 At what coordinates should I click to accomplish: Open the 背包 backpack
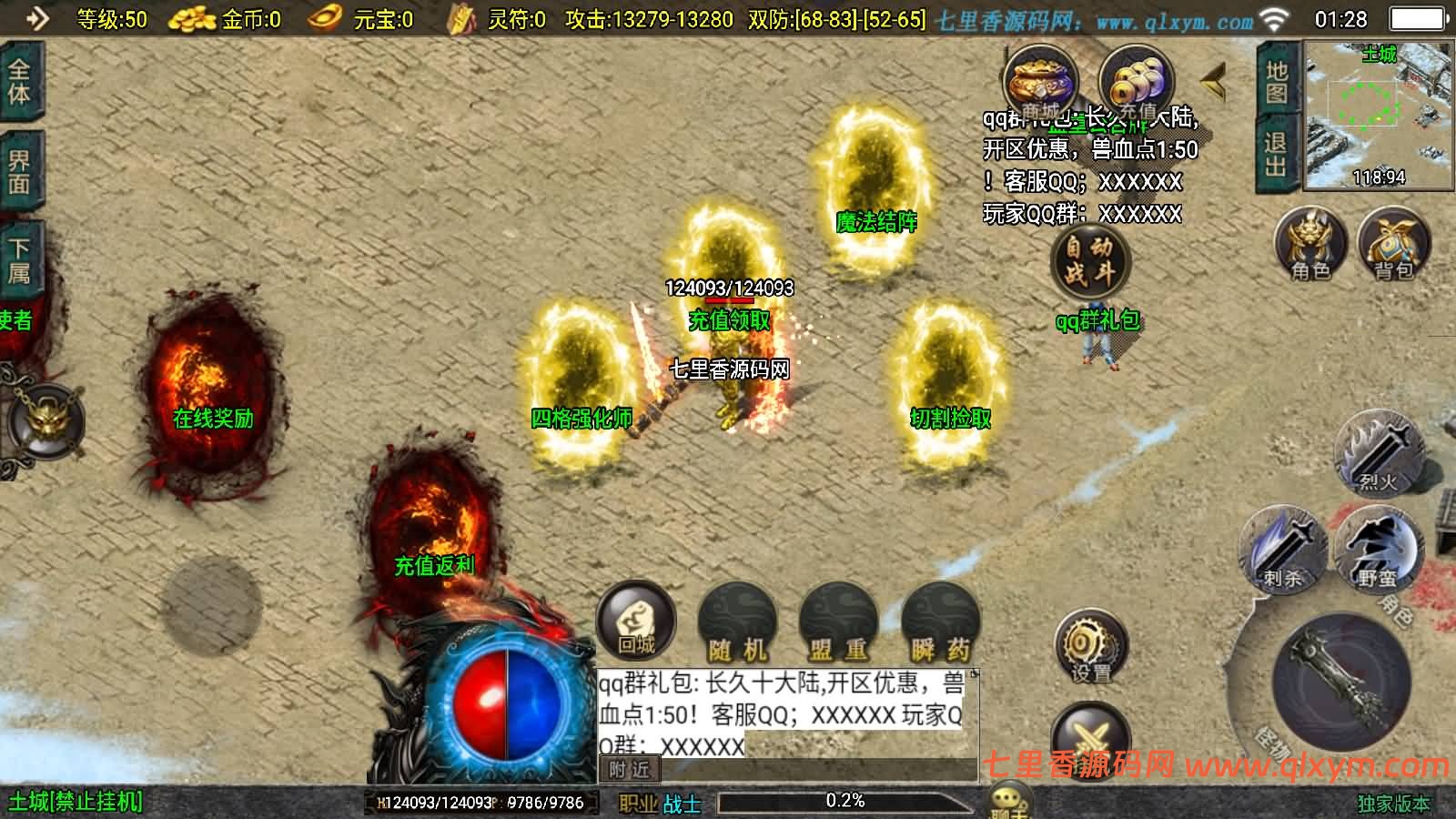click(1393, 244)
